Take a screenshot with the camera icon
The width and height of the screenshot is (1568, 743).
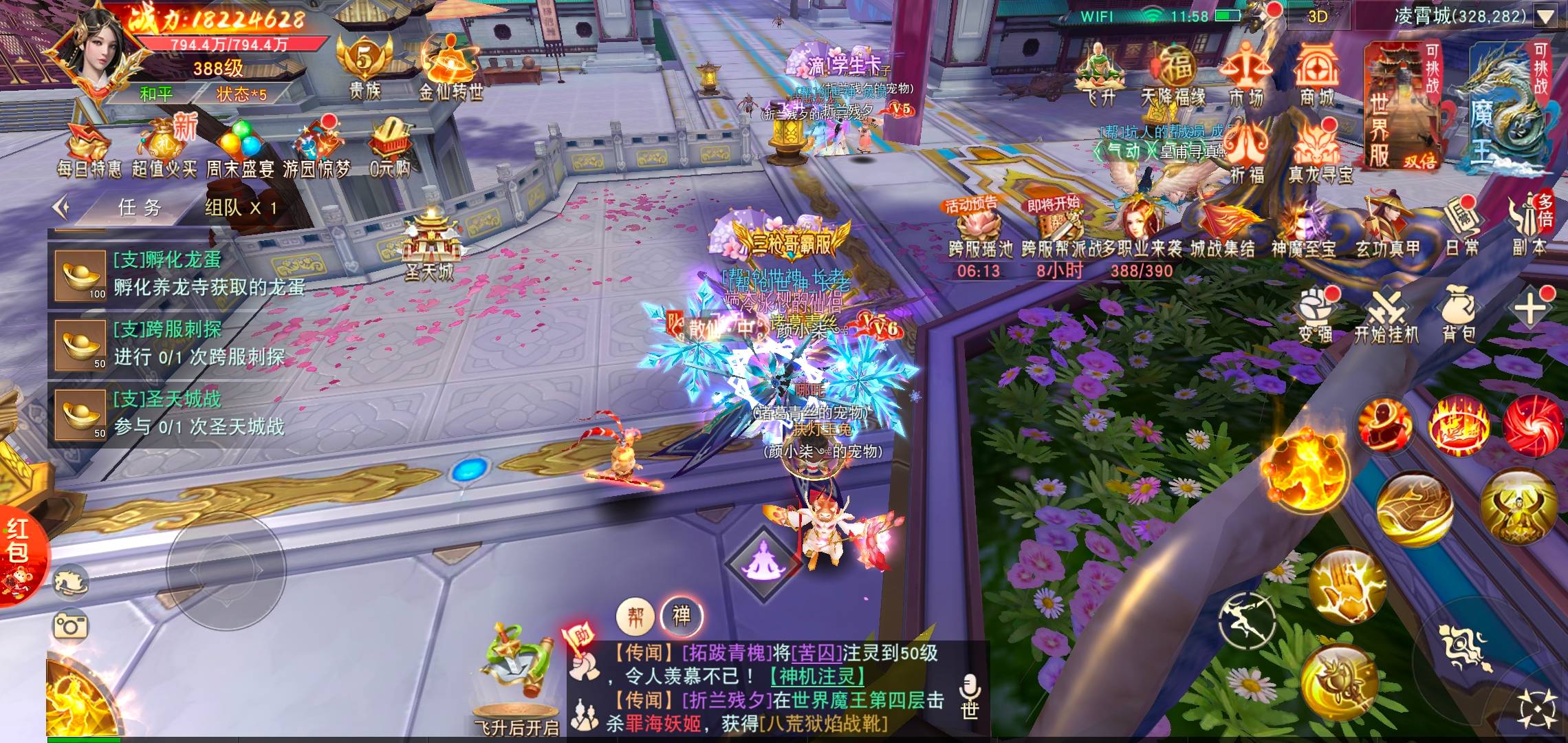[x=70, y=625]
